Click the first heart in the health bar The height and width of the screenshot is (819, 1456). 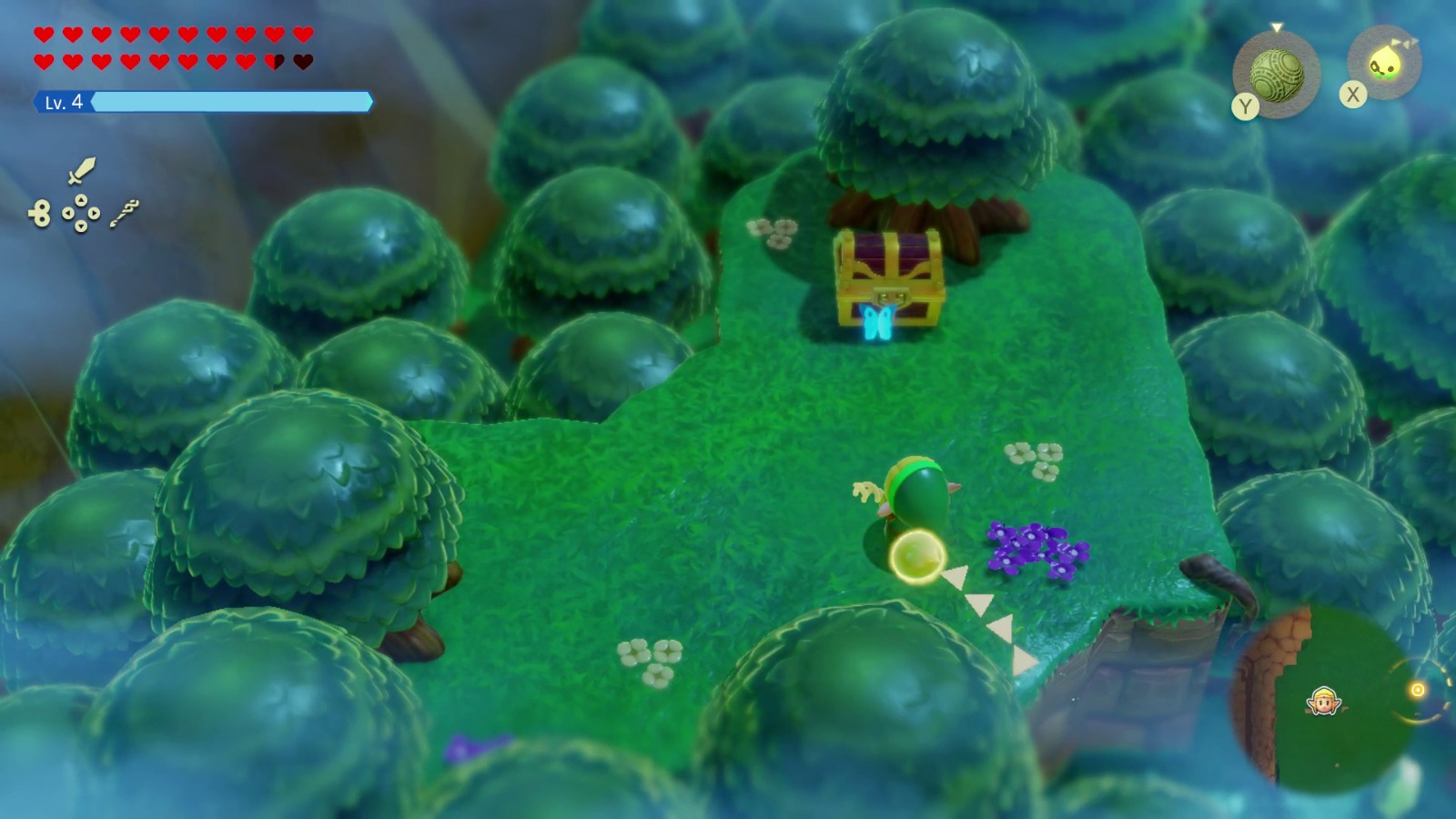coord(43,33)
